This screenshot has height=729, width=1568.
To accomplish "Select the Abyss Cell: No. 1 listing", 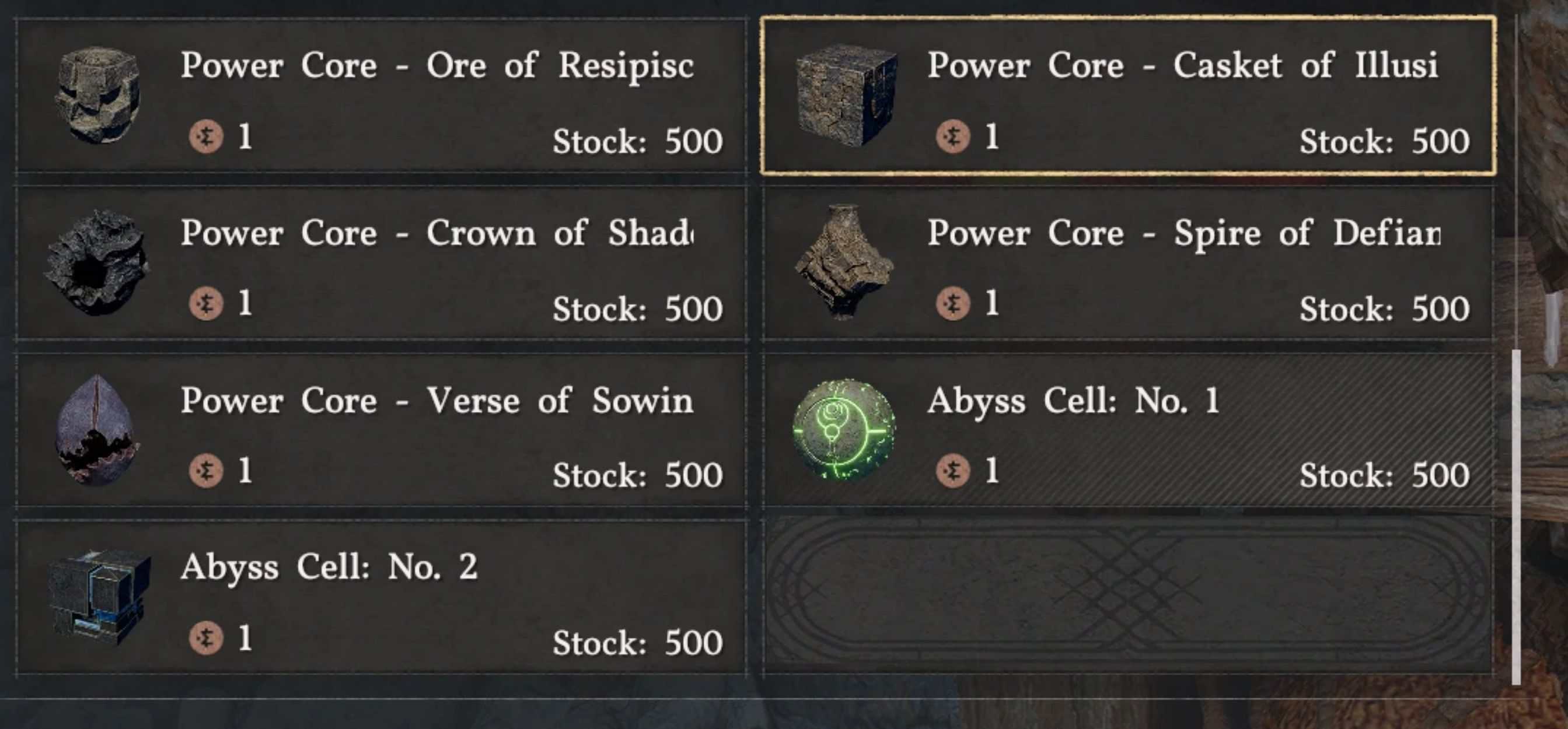I will [1128, 431].
